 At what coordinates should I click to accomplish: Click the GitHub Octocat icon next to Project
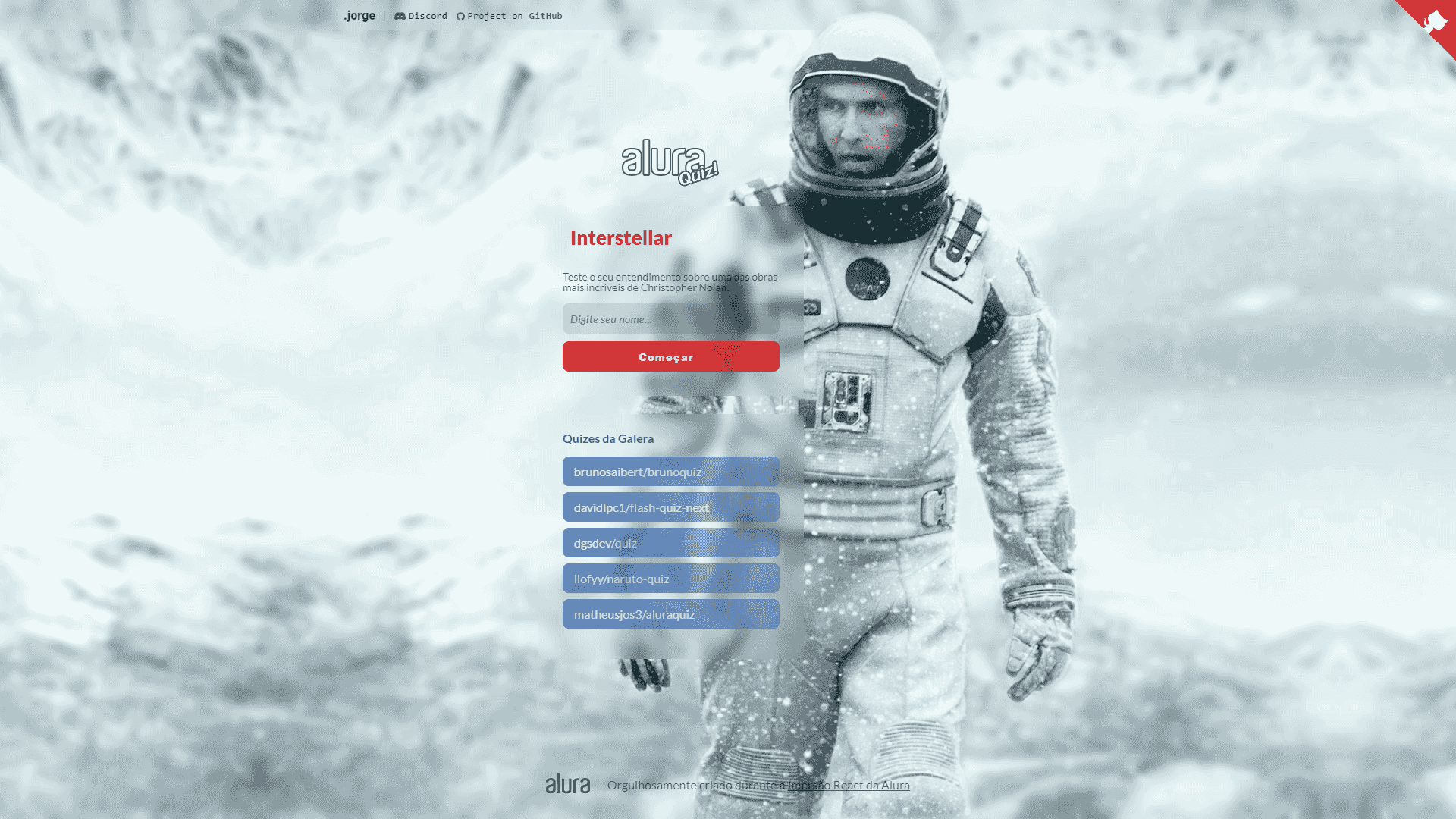462,15
